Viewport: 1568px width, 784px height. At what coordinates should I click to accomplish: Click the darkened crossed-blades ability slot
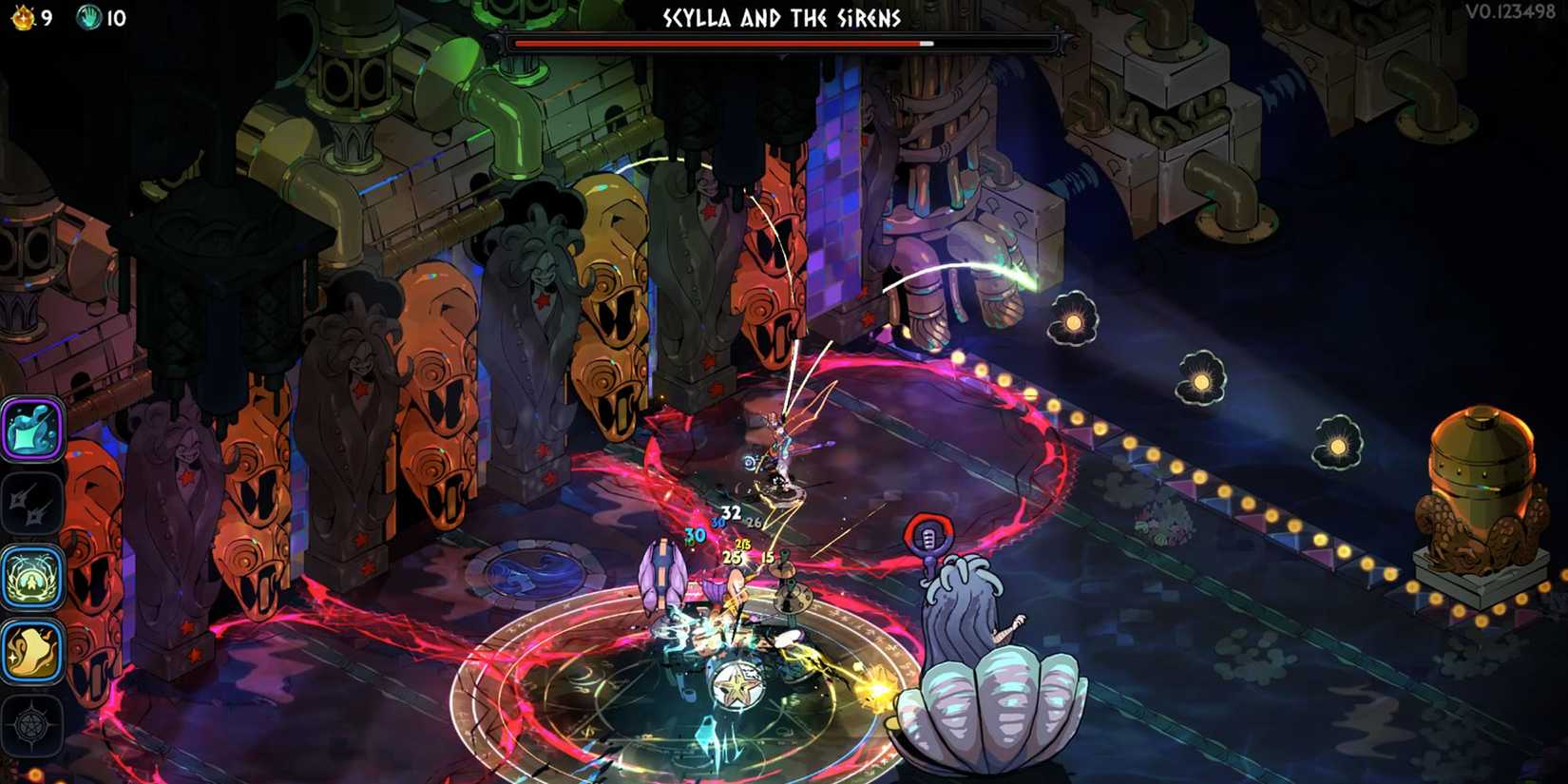click(31, 504)
